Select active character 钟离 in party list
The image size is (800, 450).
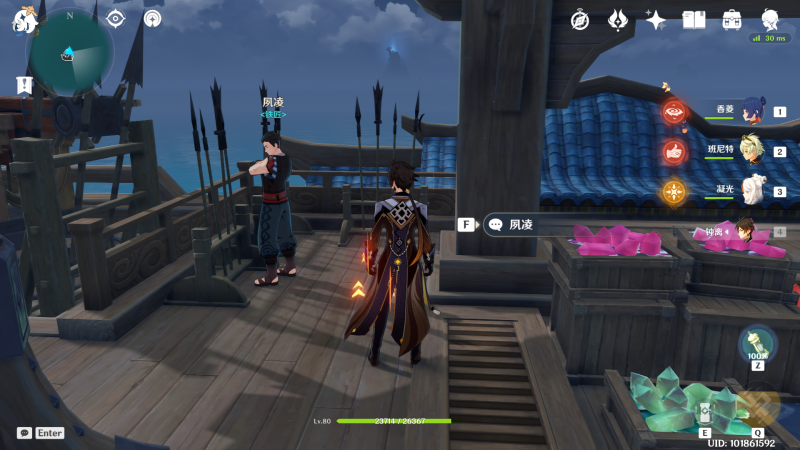[743, 231]
